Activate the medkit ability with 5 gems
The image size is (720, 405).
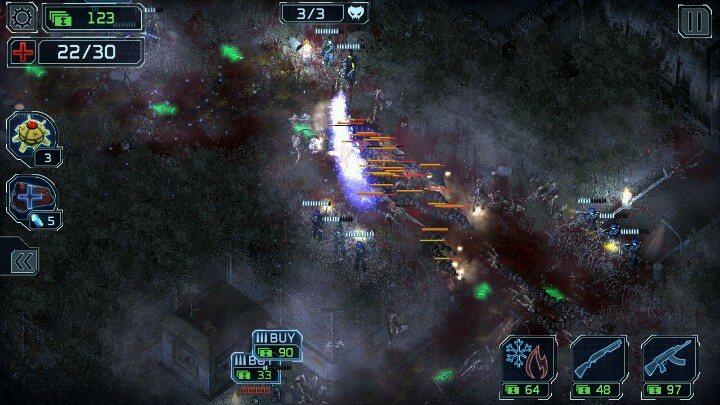32,198
